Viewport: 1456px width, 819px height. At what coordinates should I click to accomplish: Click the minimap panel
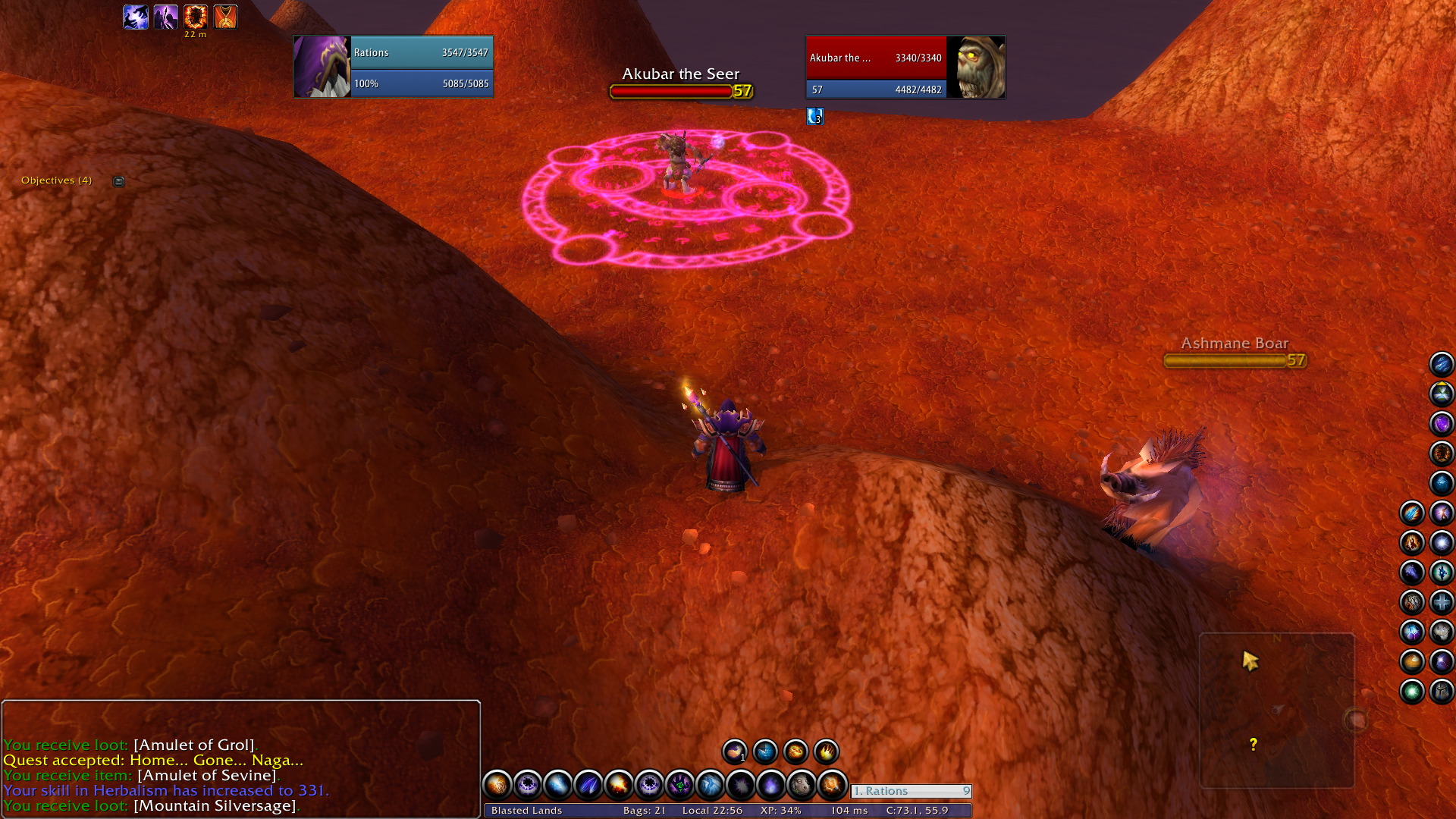click(1276, 710)
